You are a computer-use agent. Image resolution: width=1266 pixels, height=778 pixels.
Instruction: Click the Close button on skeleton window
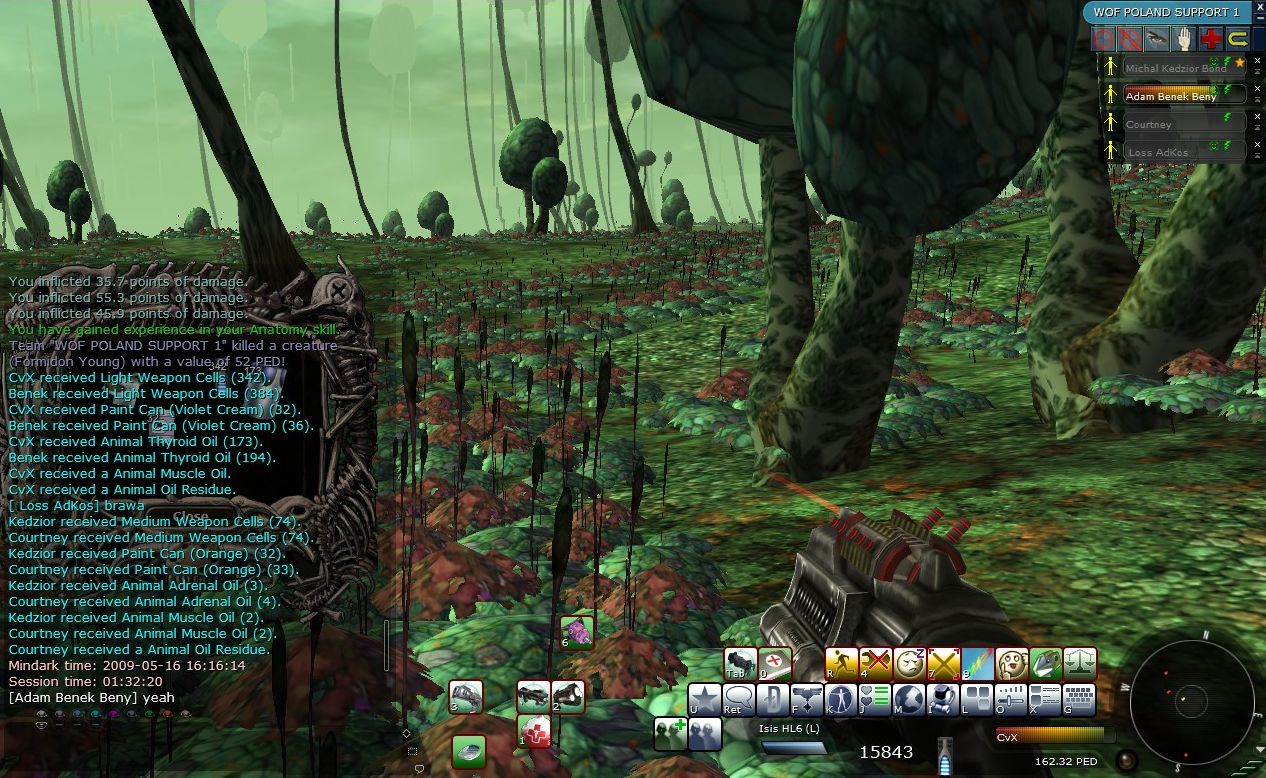tap(191, 516)
